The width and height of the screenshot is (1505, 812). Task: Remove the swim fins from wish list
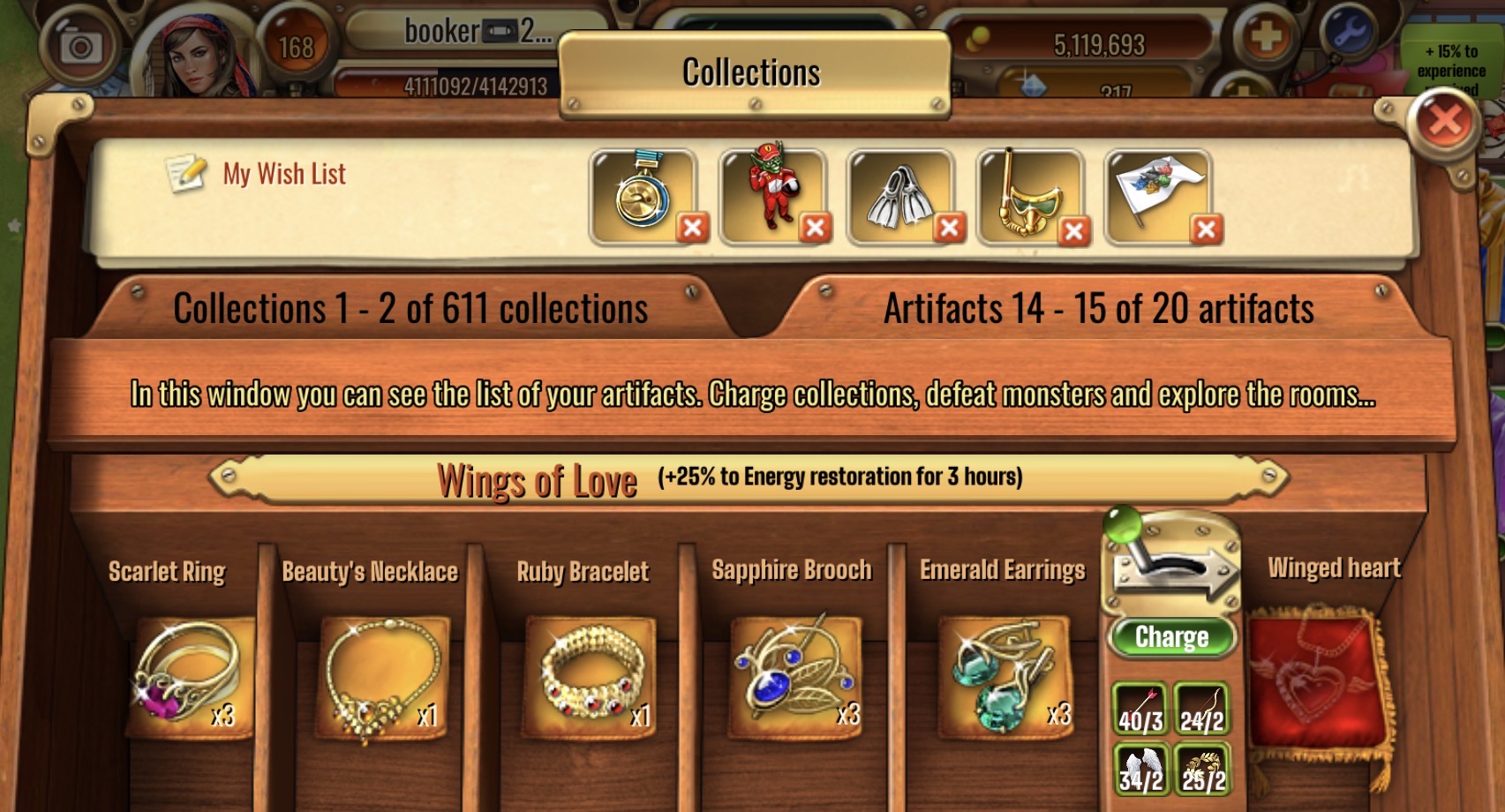point(949,229)
